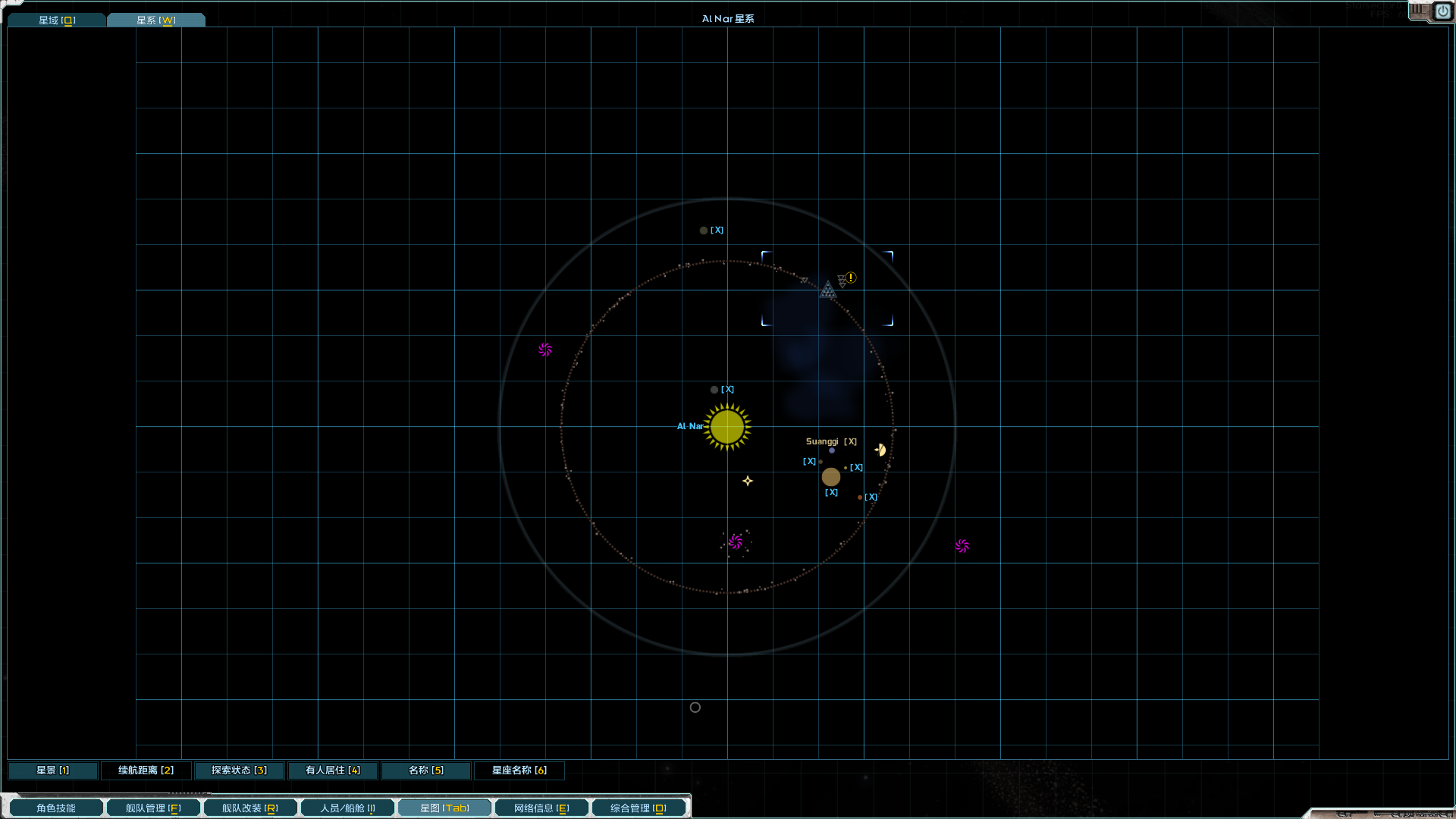This screenshot has height=819, width=1456.
Task: Click the magenta jump point on the left
Action: [544, 350]
